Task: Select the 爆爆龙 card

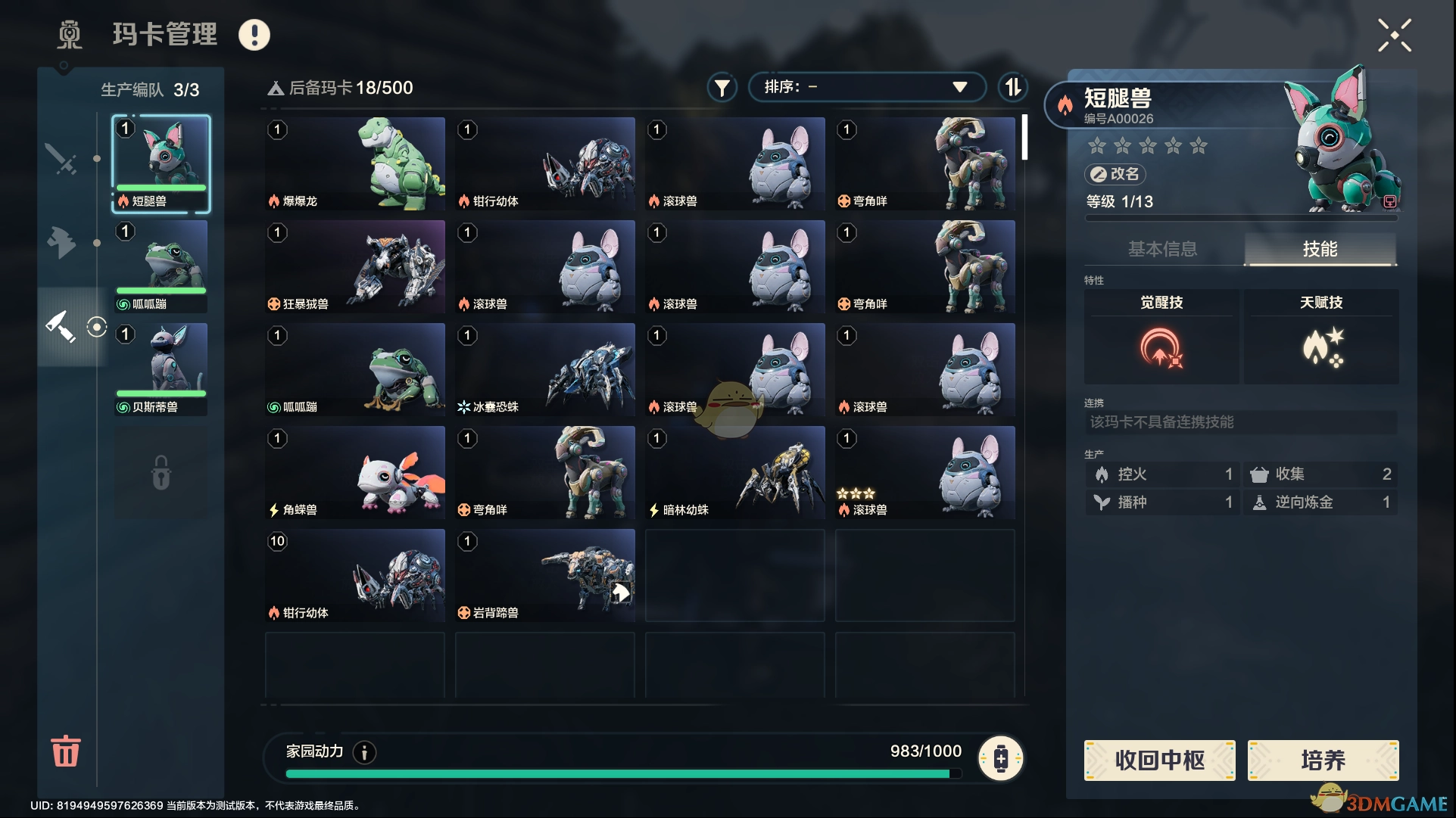Action: [355, 163]
